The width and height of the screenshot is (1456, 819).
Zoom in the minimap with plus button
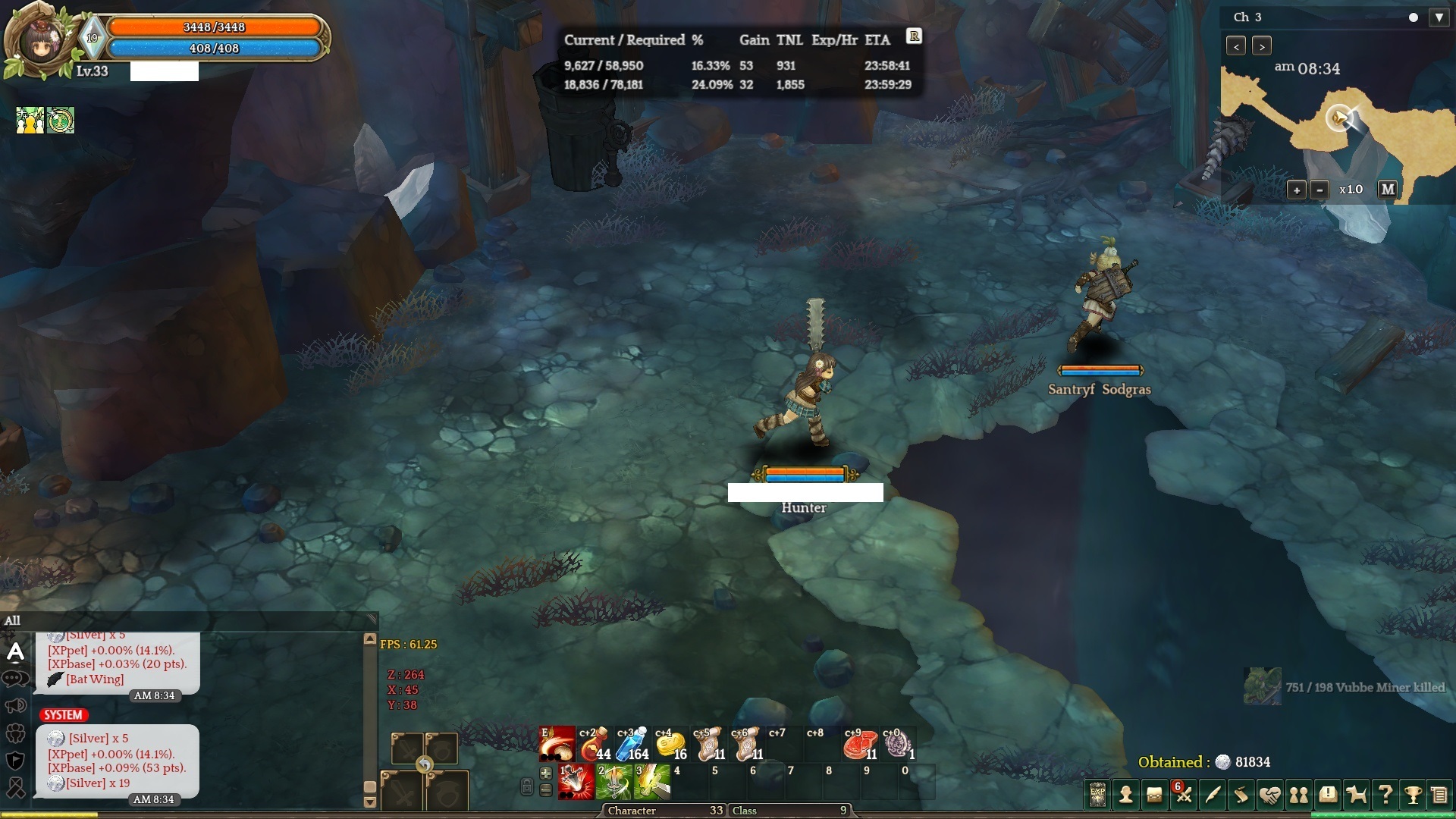click(1296, 190)
